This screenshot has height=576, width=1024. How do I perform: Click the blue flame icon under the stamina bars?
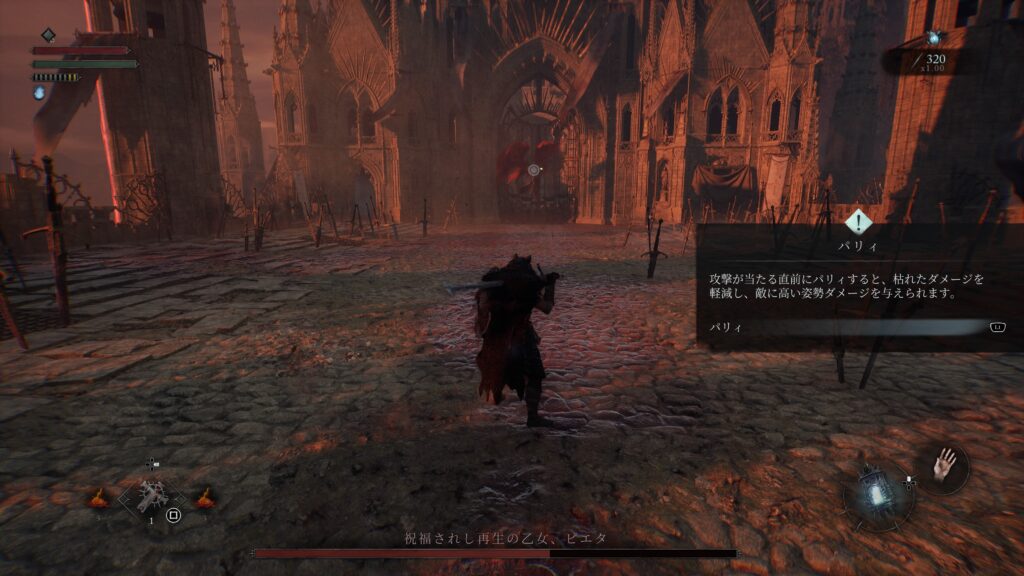40,93
